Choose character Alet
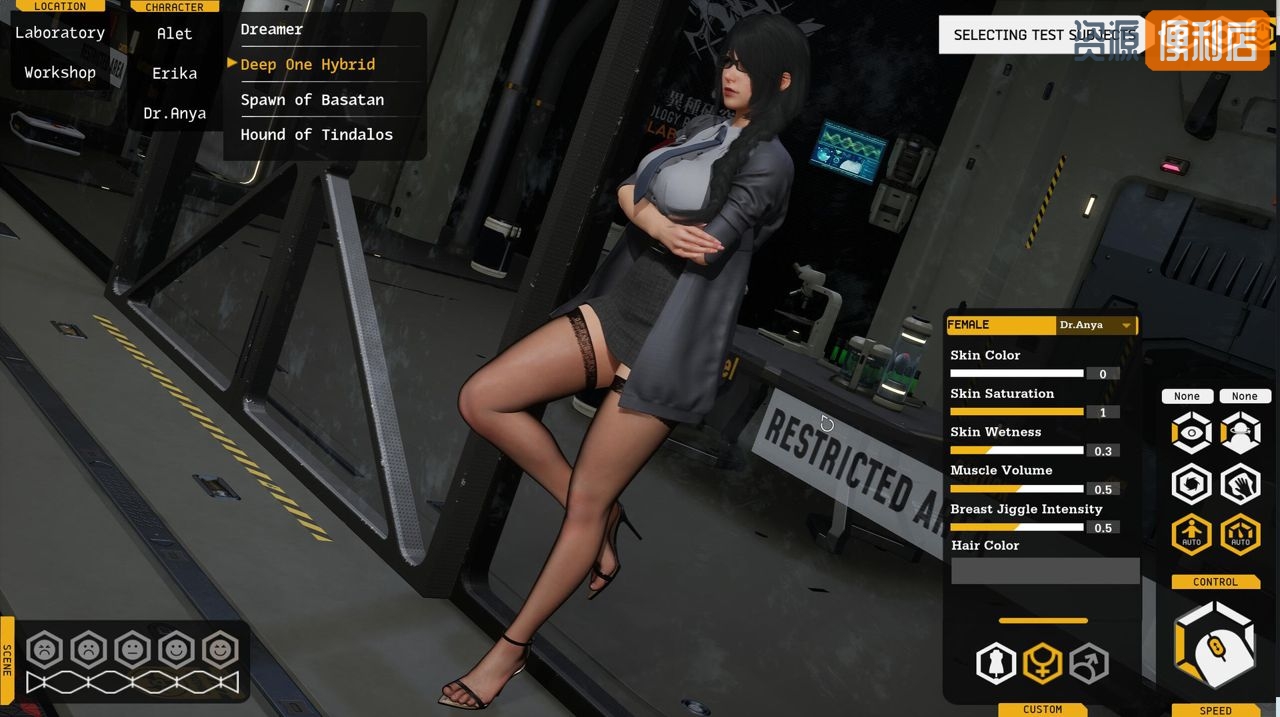The width and height of the screenshot is (1280, 717). [174, 34]
